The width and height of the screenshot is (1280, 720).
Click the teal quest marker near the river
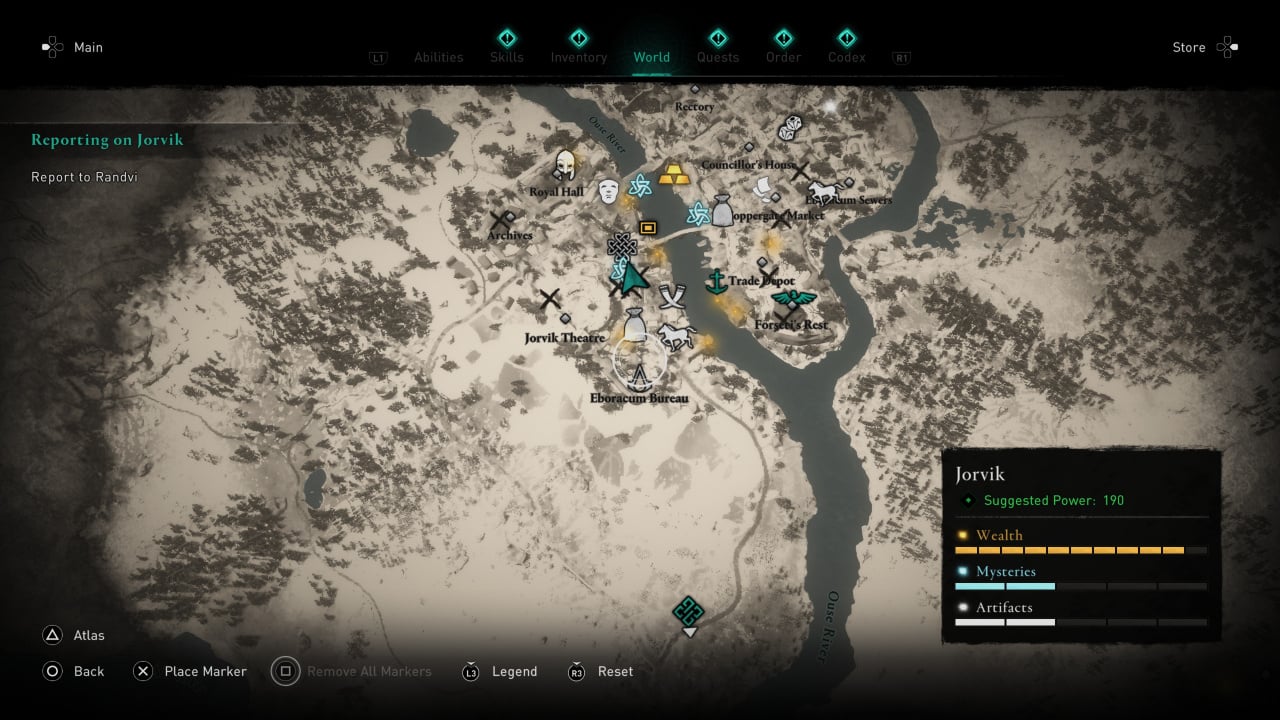(688, 610)
